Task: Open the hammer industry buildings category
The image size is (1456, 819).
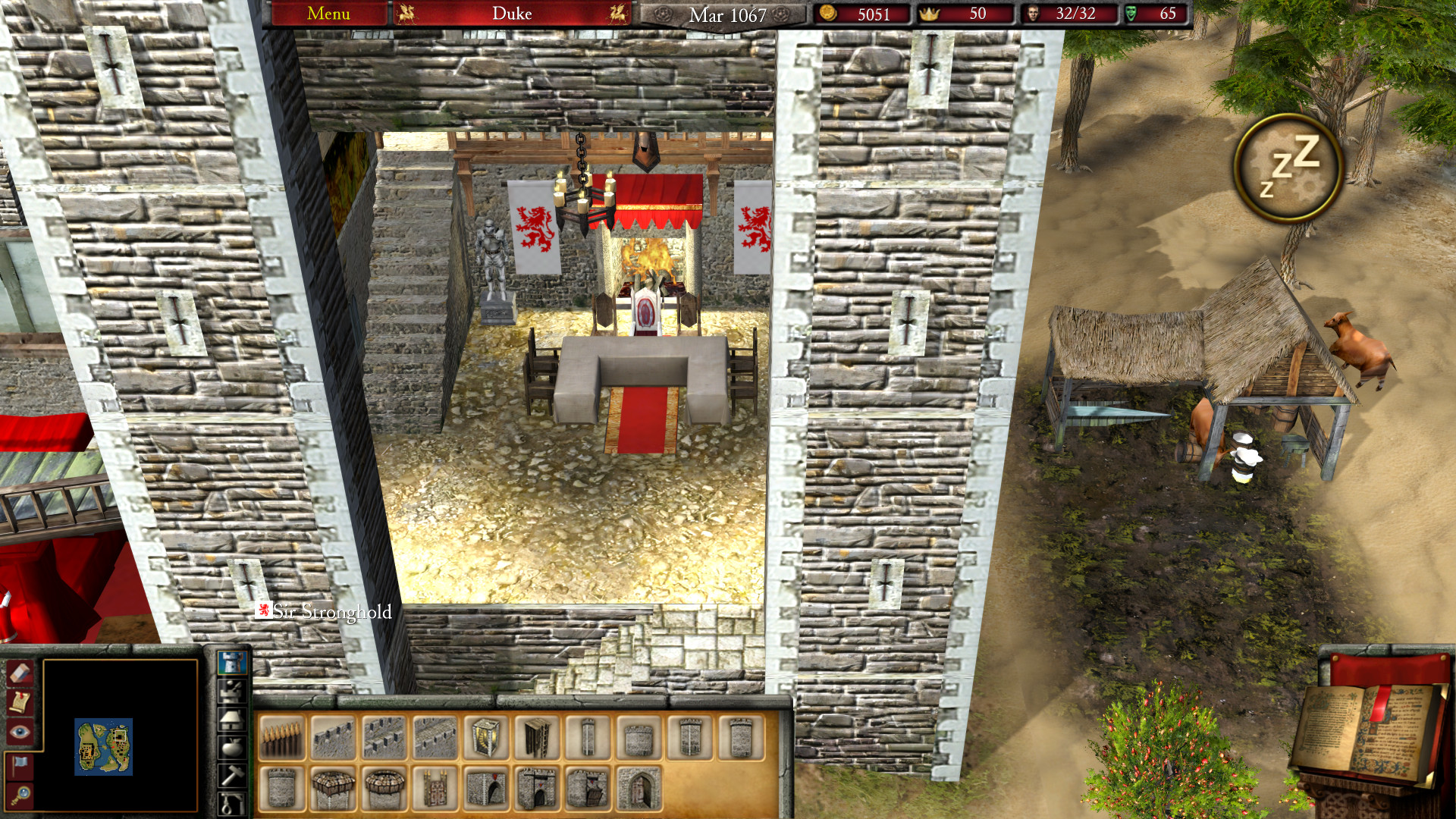Action: [x=231, y=770]
